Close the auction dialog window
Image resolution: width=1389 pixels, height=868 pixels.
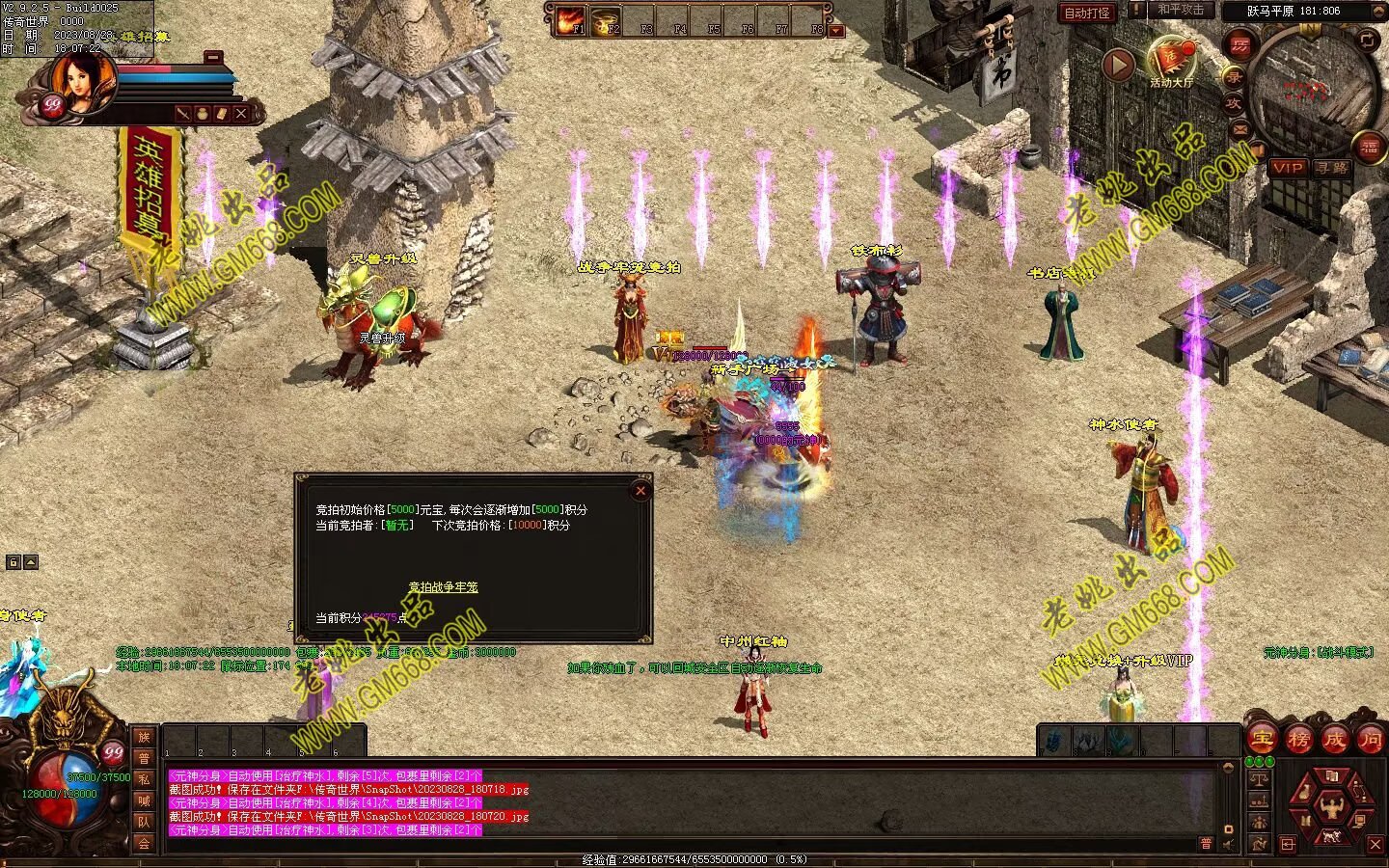click(x=640, y=491)
